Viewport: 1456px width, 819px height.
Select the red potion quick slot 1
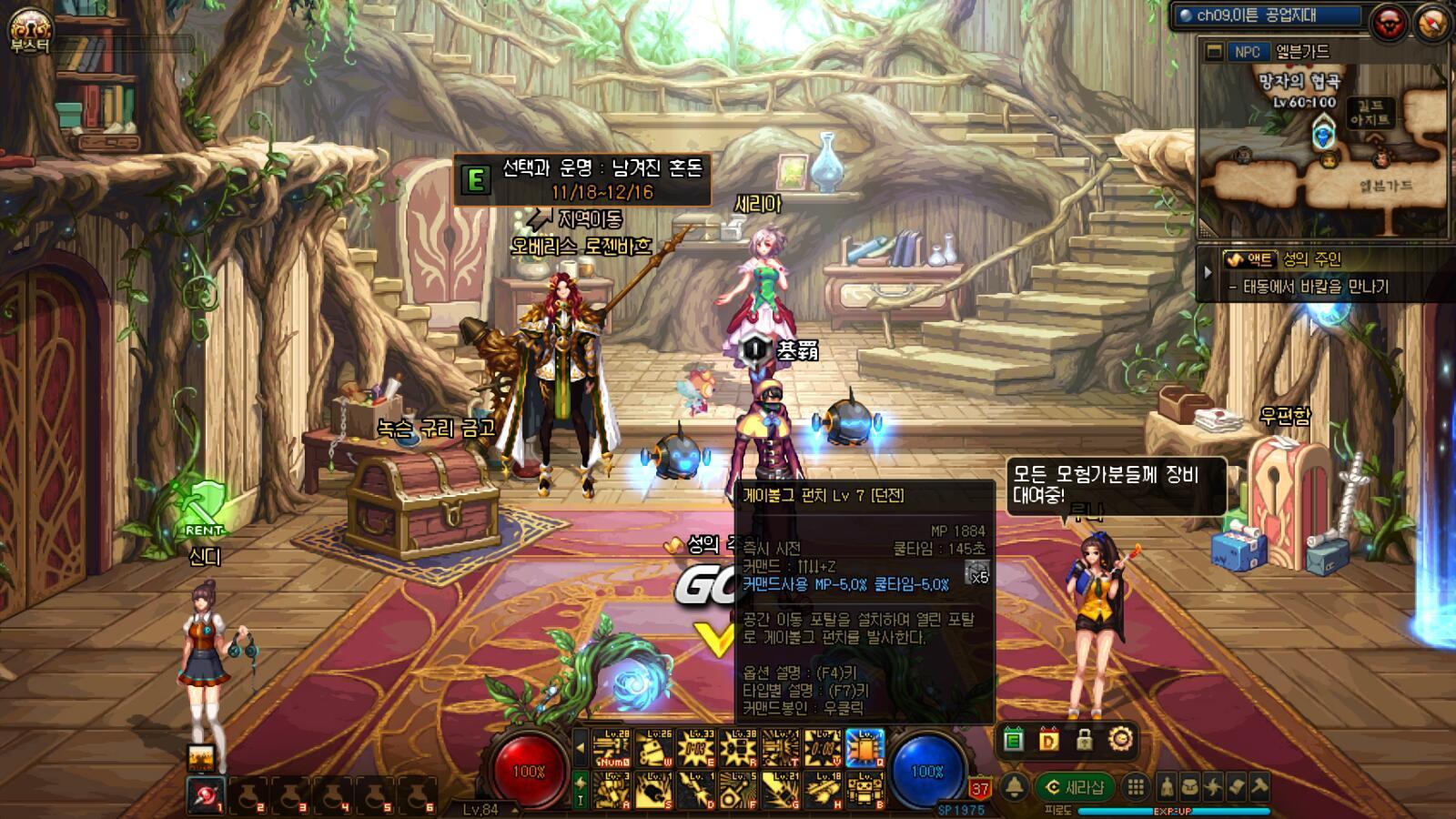coord(207,795)
